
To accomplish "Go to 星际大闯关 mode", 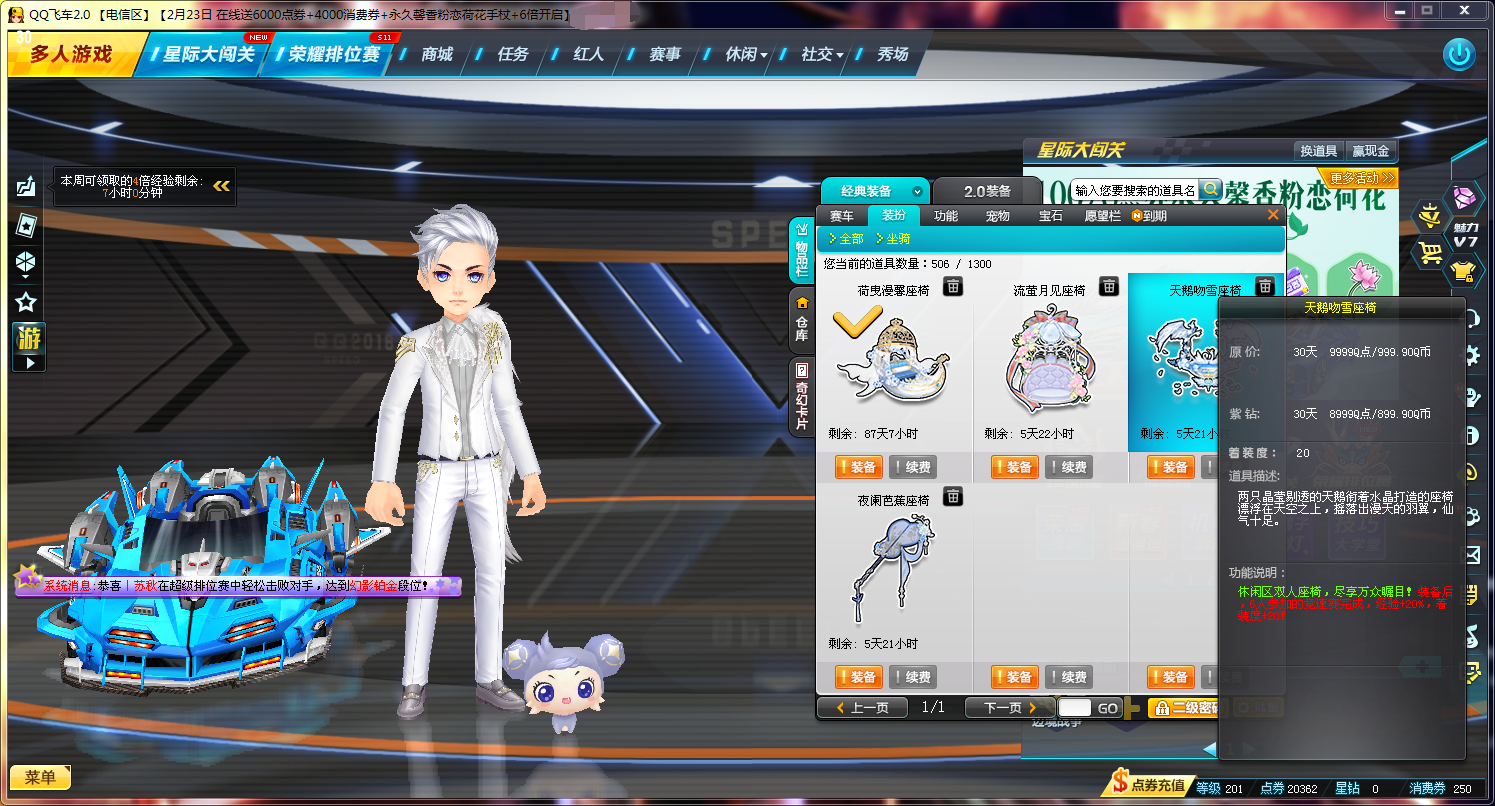I will tap(209, 54).
